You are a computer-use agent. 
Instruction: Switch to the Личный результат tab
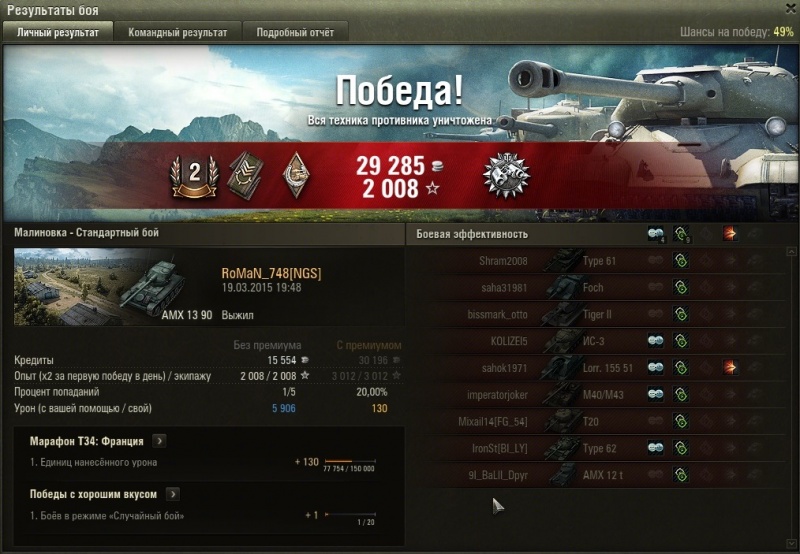point(58,33)
